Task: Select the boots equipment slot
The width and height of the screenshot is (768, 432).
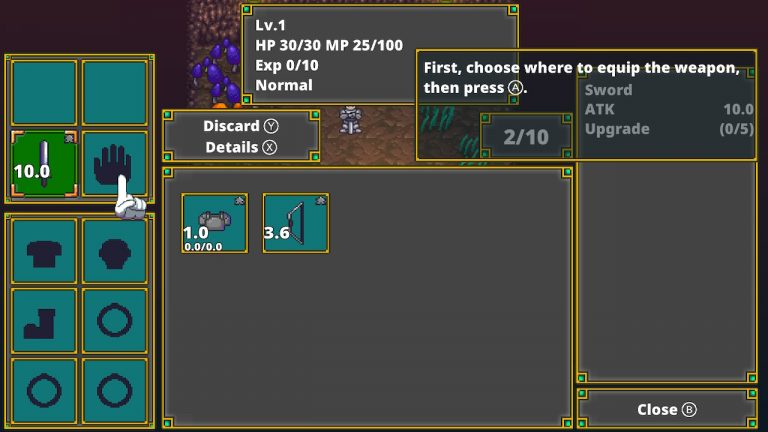Action: (x=44, y=321)
